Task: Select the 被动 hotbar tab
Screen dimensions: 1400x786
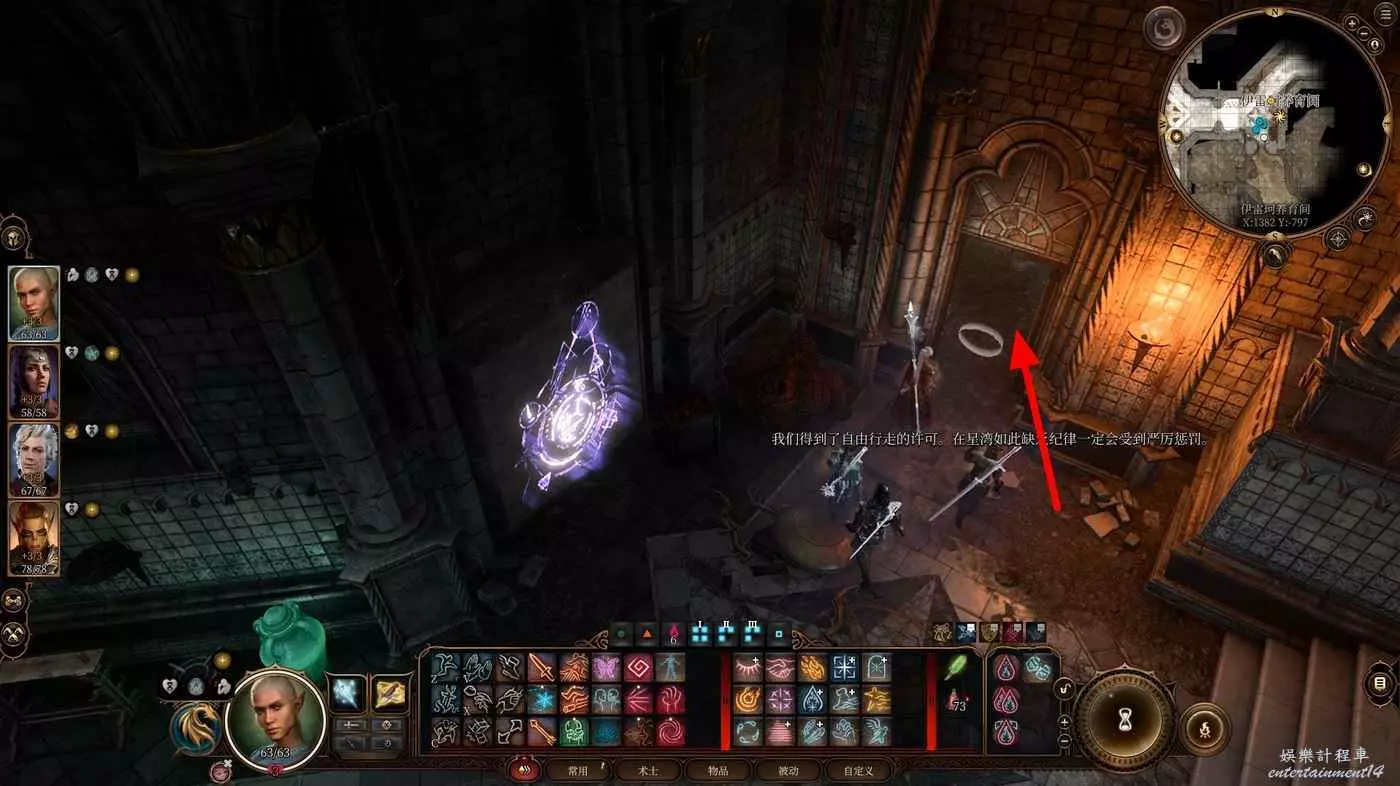Action: click(x=788, y=771)
